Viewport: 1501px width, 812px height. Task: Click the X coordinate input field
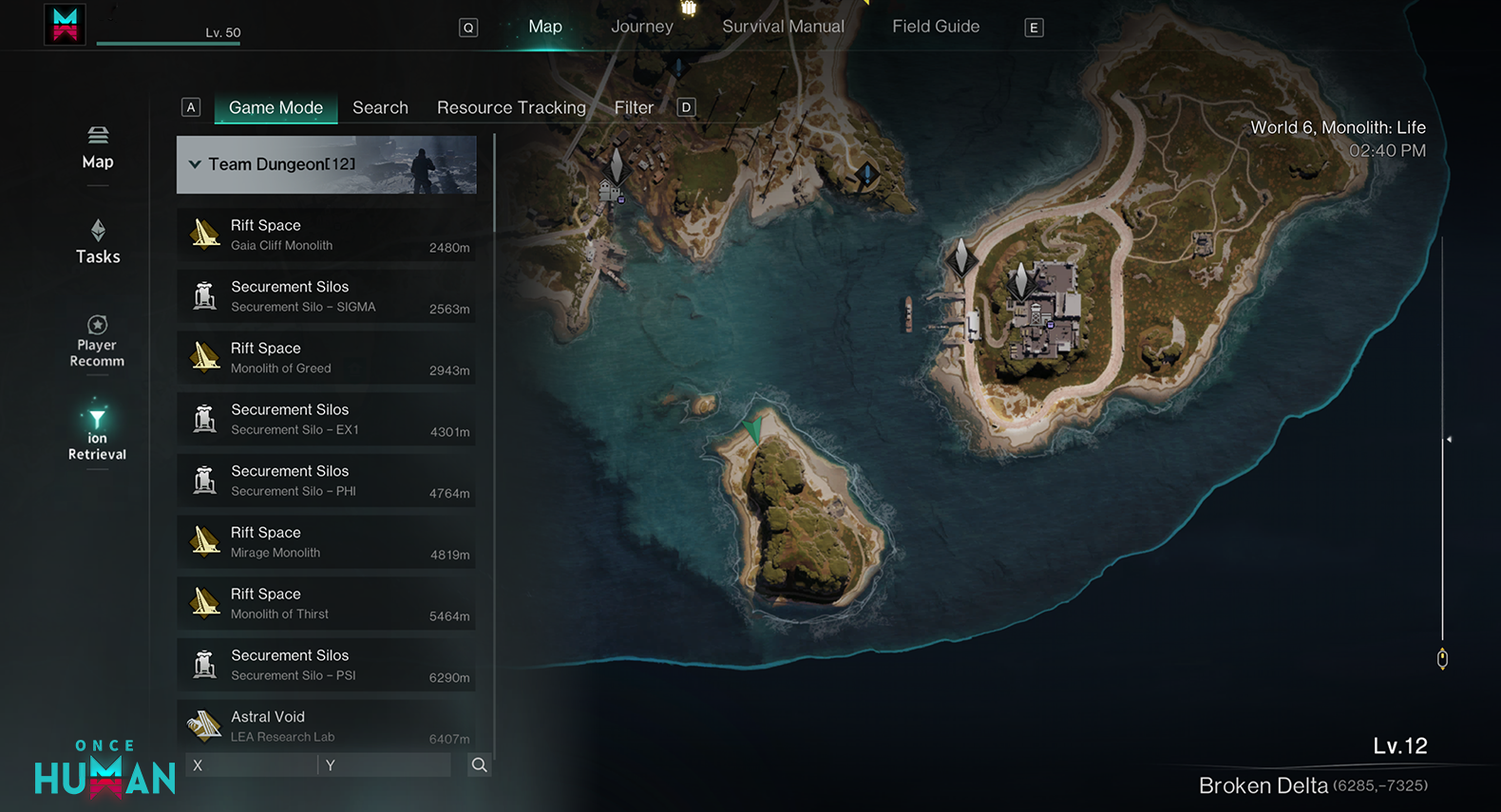coord(252,765)
